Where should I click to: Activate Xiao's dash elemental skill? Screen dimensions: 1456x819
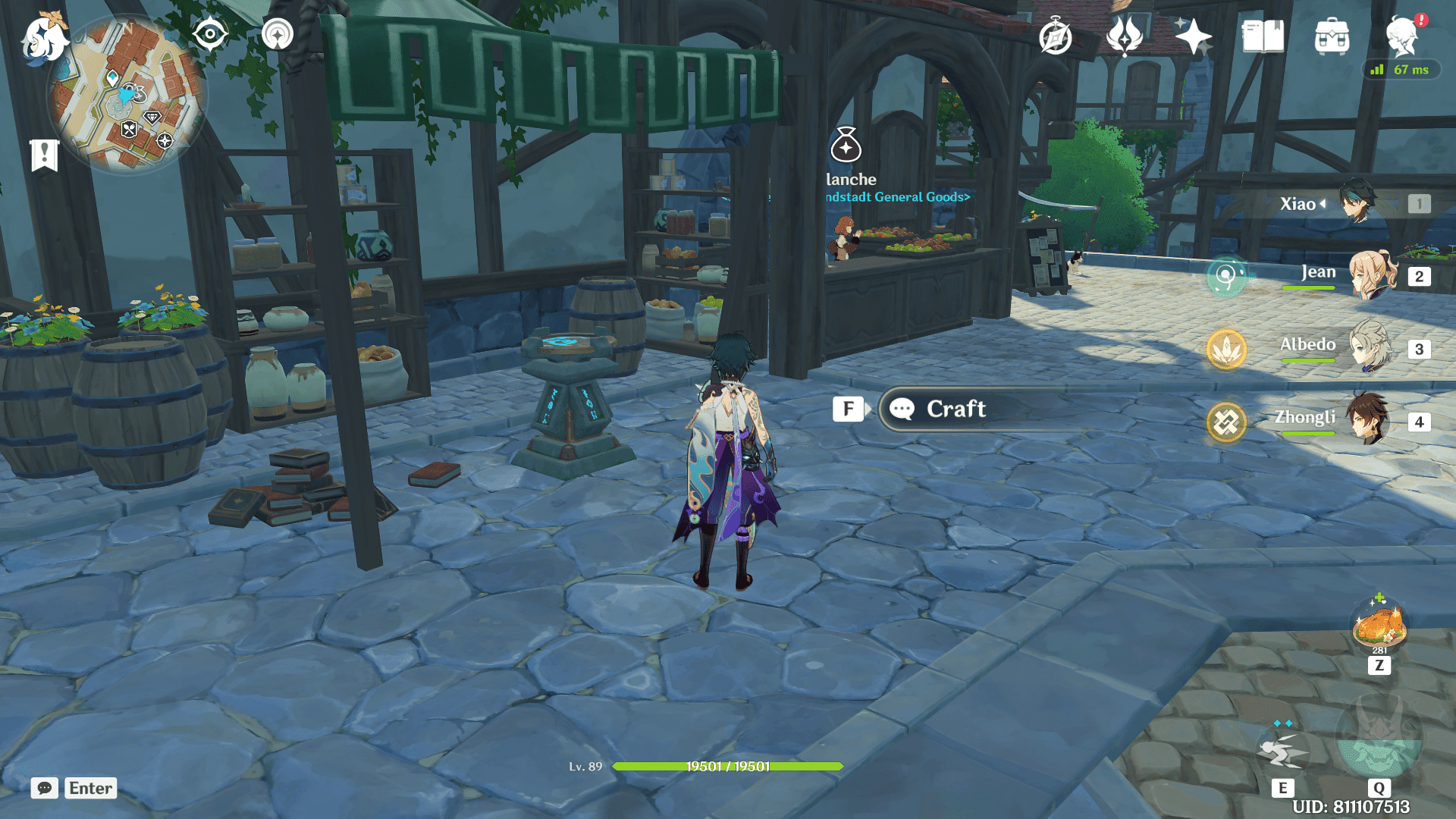(1282, 751)
